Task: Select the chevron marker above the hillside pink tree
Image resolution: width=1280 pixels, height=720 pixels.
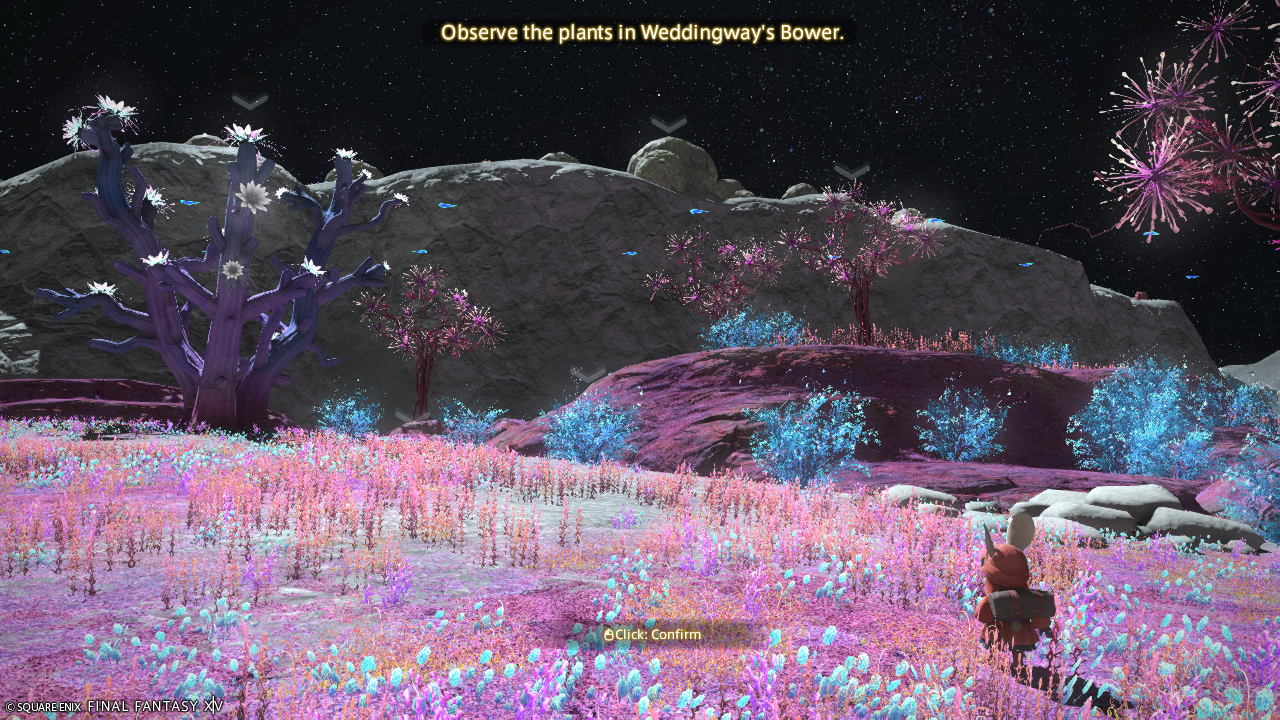Action: [x=851, y=172]
